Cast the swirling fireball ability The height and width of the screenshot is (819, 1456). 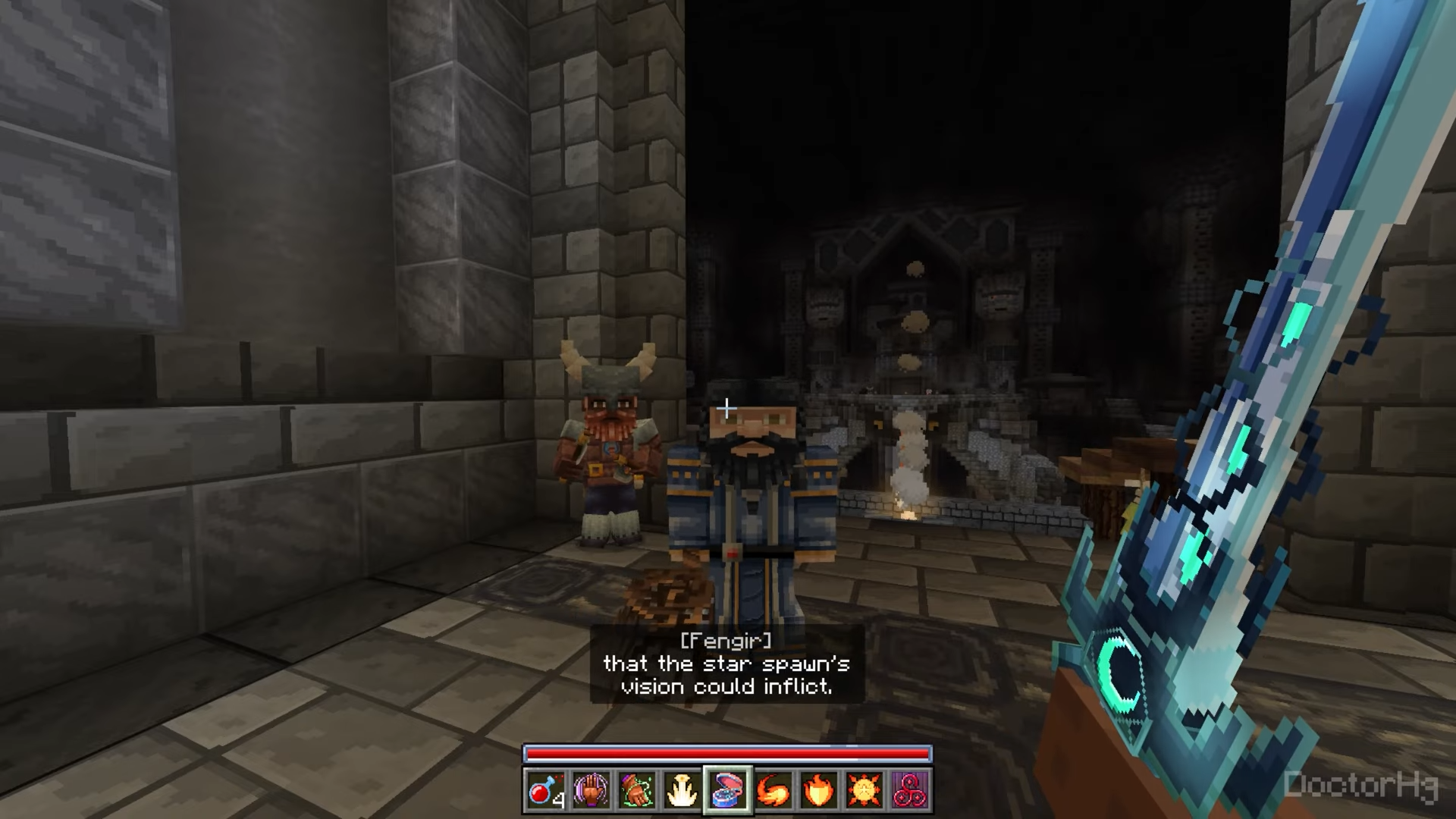coord(773,791)
